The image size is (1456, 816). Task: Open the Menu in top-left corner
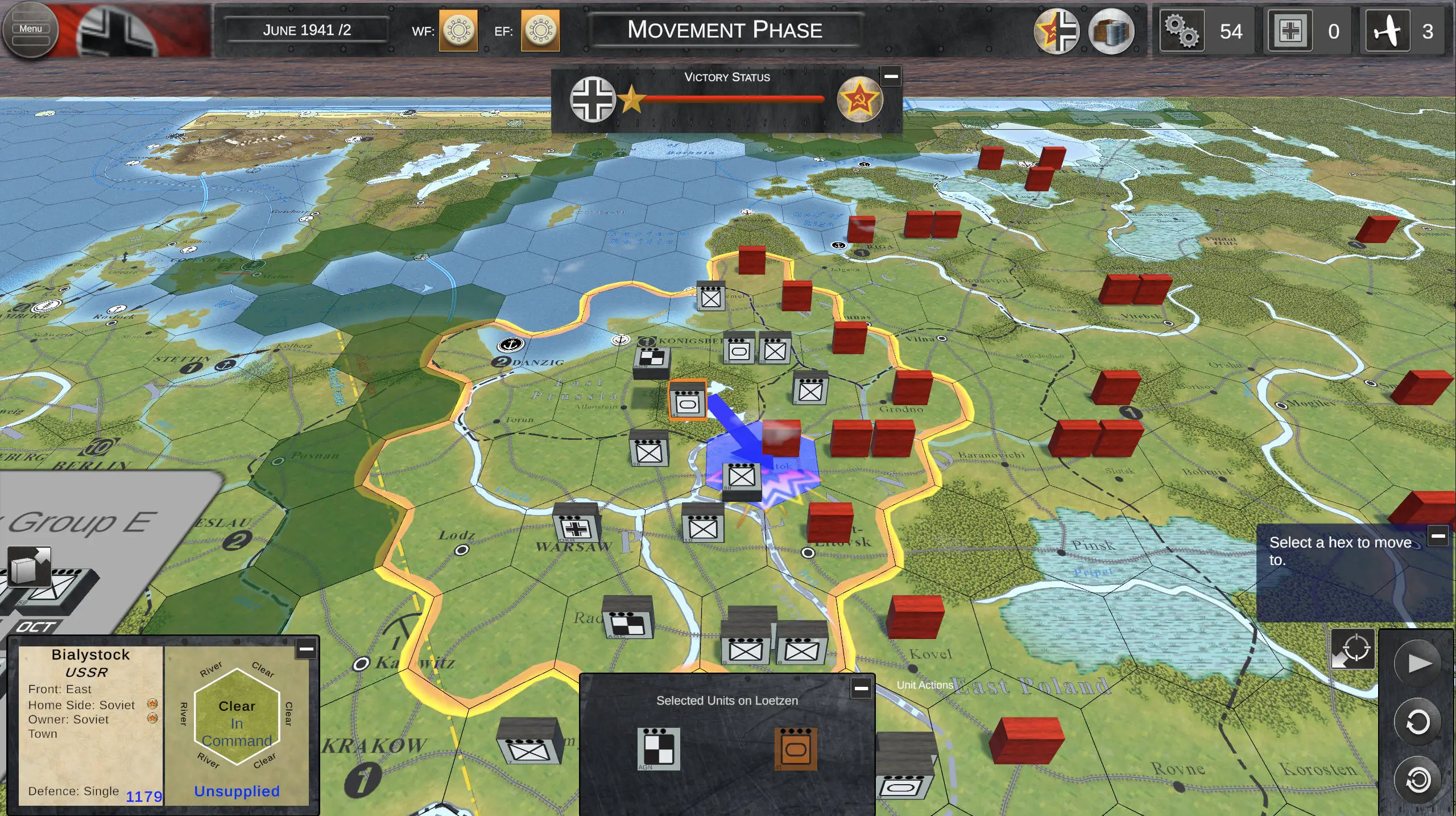coord(31,28)
